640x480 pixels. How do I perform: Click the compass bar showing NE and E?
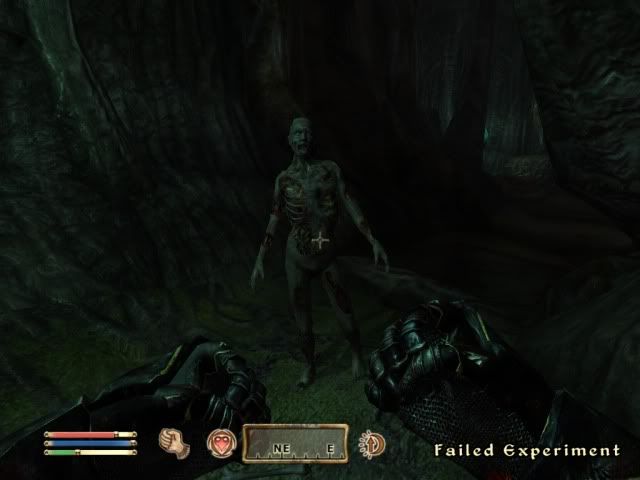coord(294,443)
